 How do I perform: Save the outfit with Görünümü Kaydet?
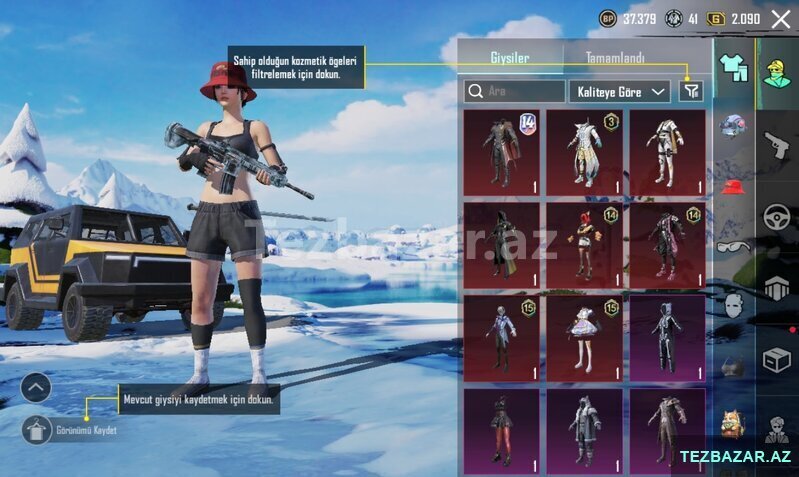pyautogui.click(x=37, y=430)
